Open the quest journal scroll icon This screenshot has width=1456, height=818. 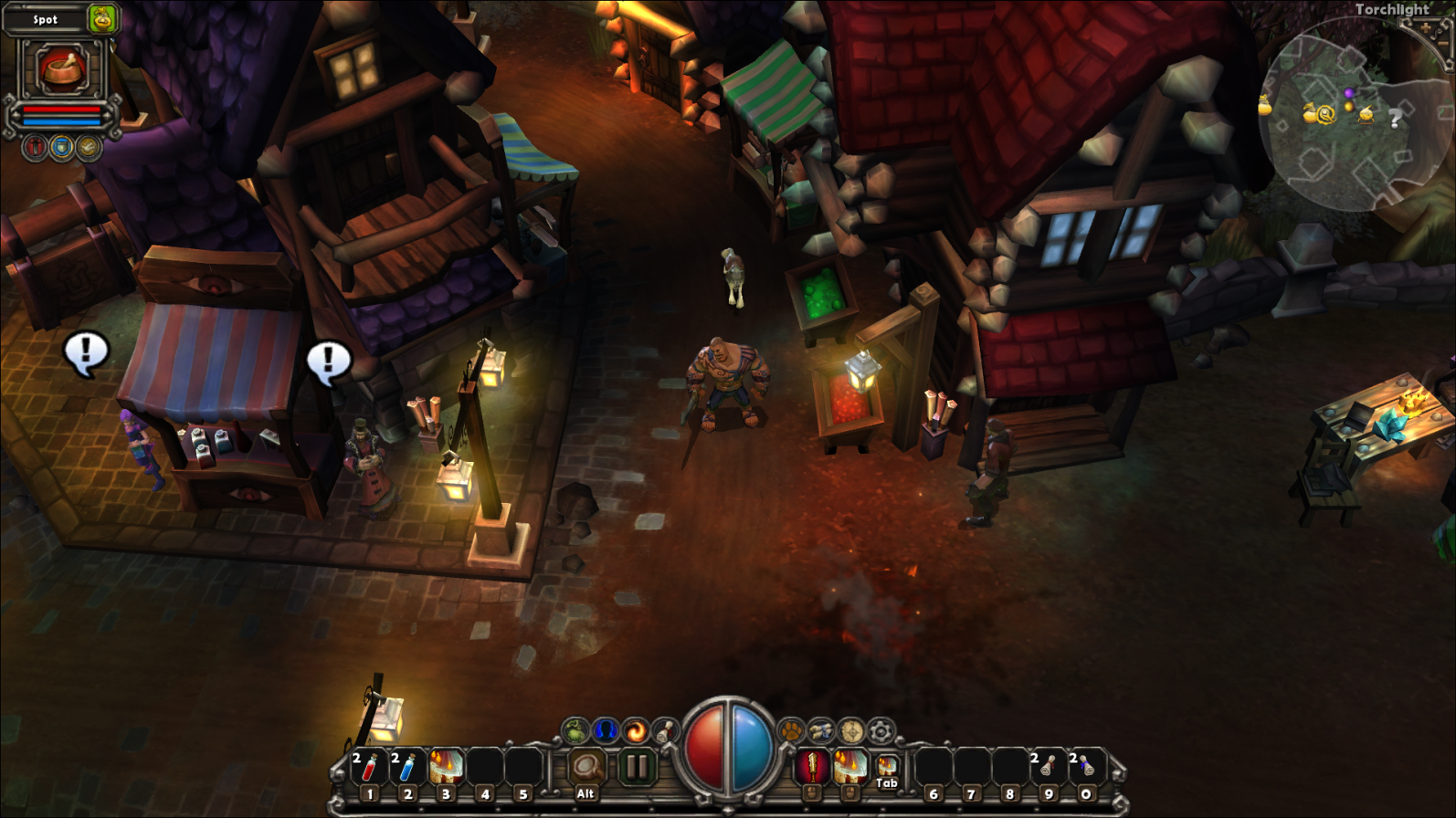click(665, 730)
